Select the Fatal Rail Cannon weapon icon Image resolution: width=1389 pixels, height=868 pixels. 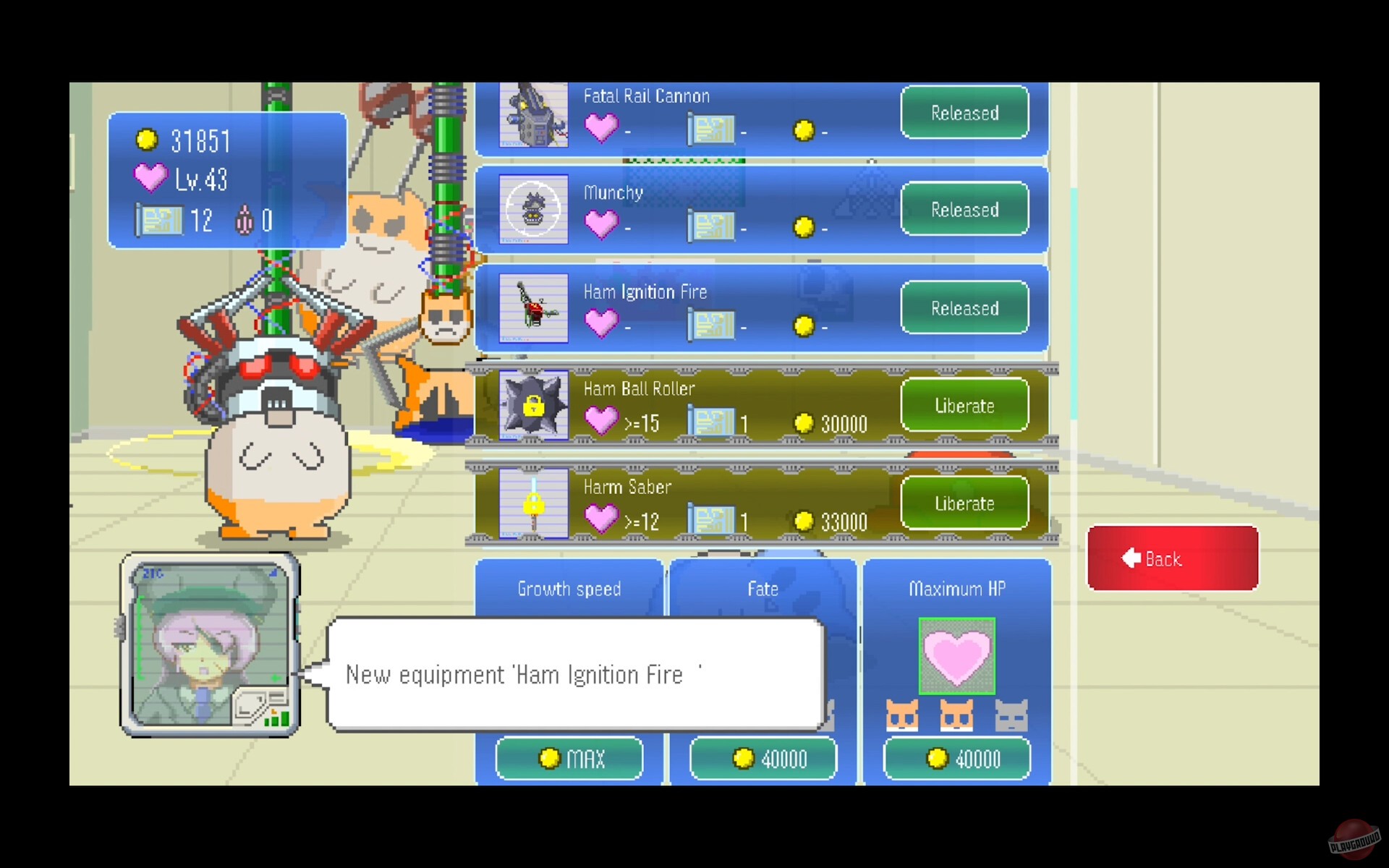534,114
